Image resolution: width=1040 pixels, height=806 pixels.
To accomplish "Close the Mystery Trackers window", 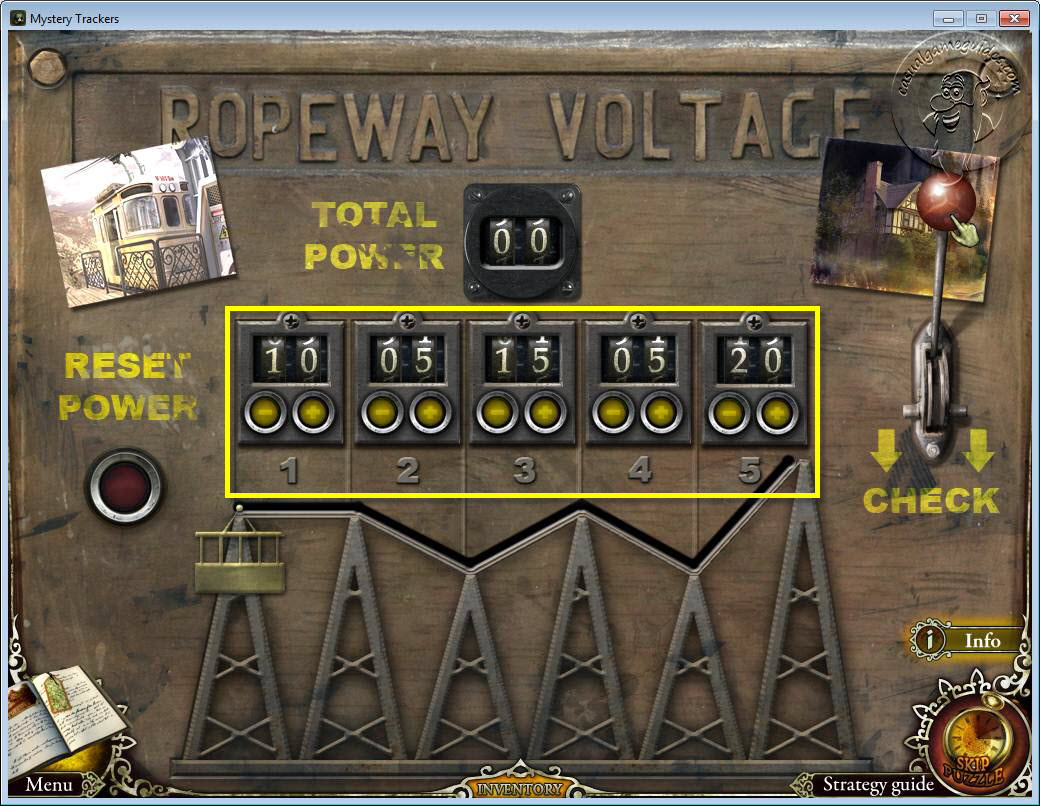I will tap(1014, 18).
